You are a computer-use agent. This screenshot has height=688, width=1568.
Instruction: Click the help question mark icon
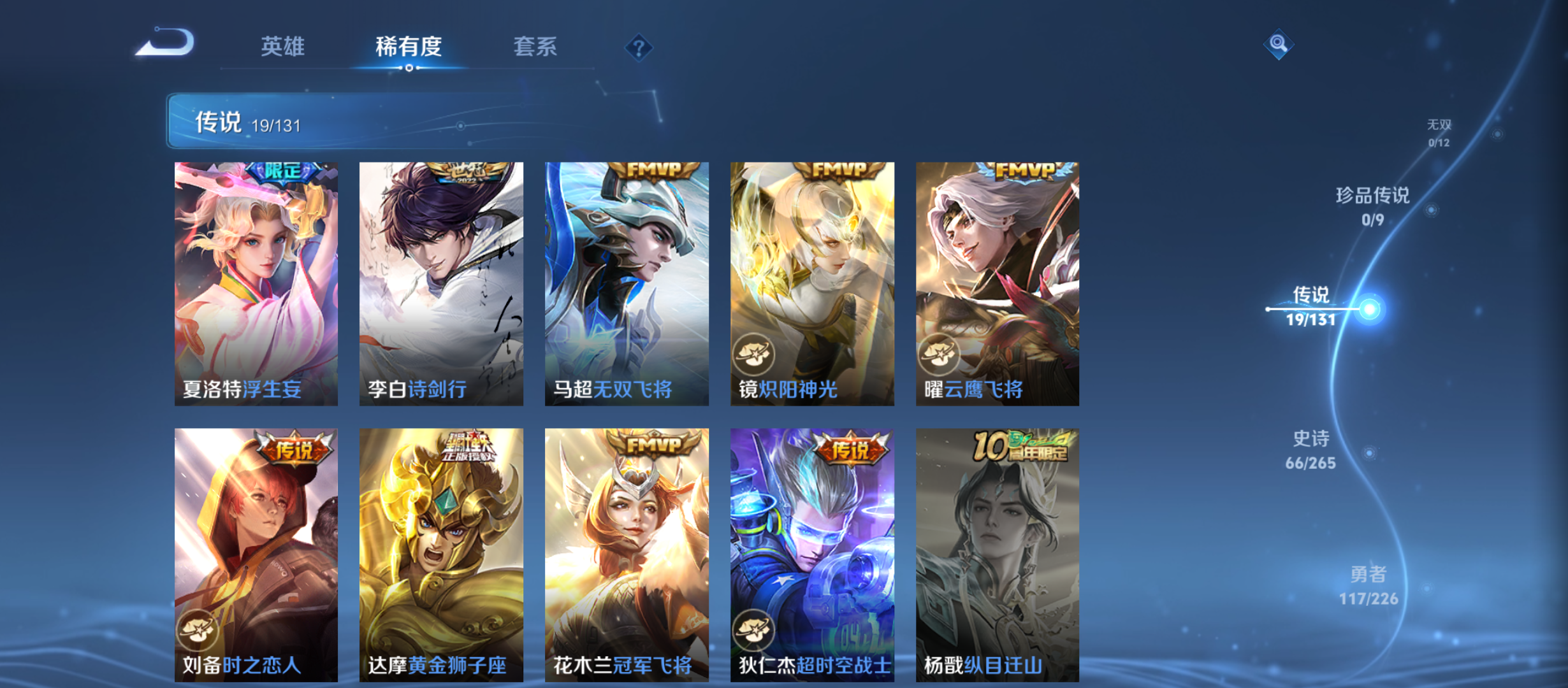tap(639, 47)
